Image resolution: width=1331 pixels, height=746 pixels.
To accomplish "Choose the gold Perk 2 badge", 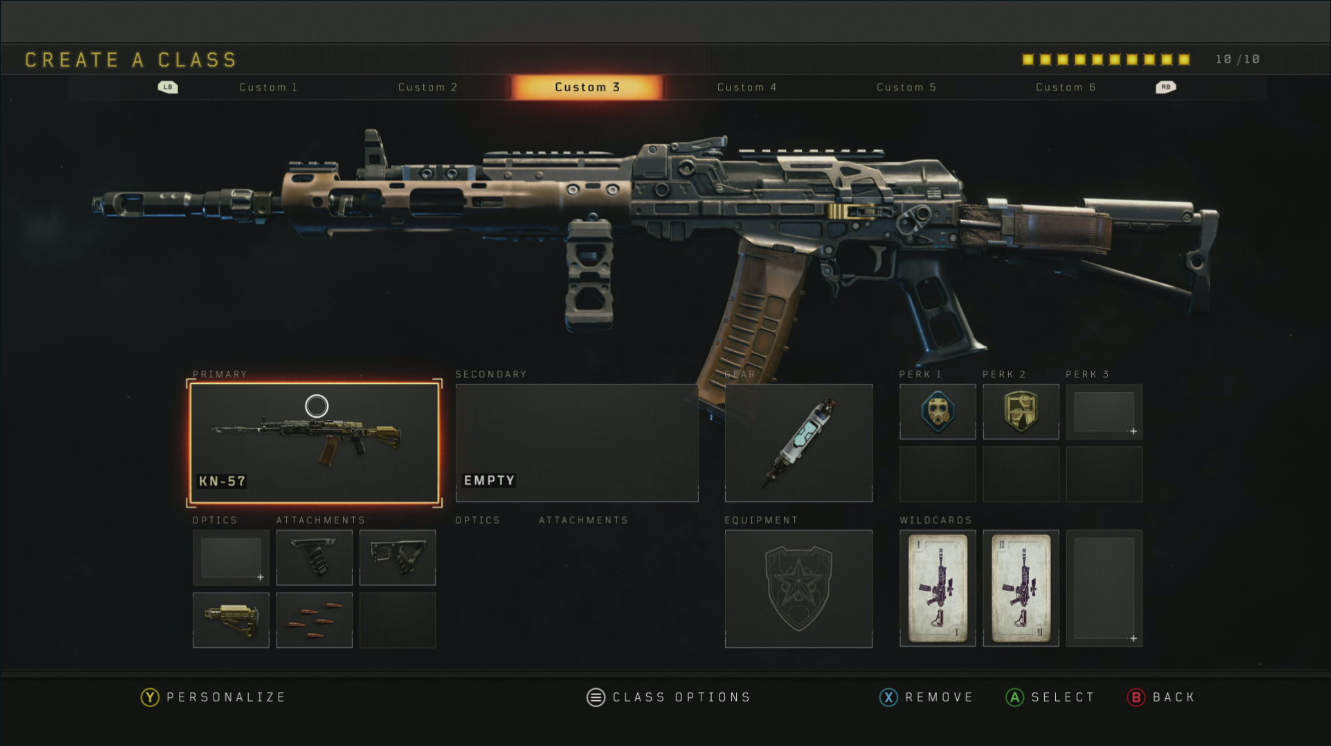I will point(1020,411).
